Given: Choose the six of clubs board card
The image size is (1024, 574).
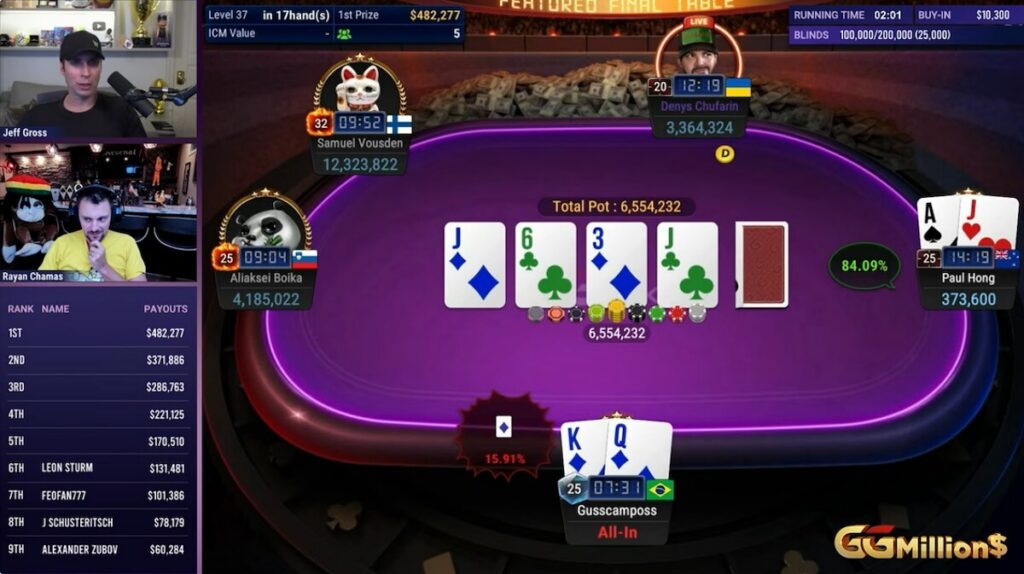Looking at the screenshot, I should tap(545, 264).
